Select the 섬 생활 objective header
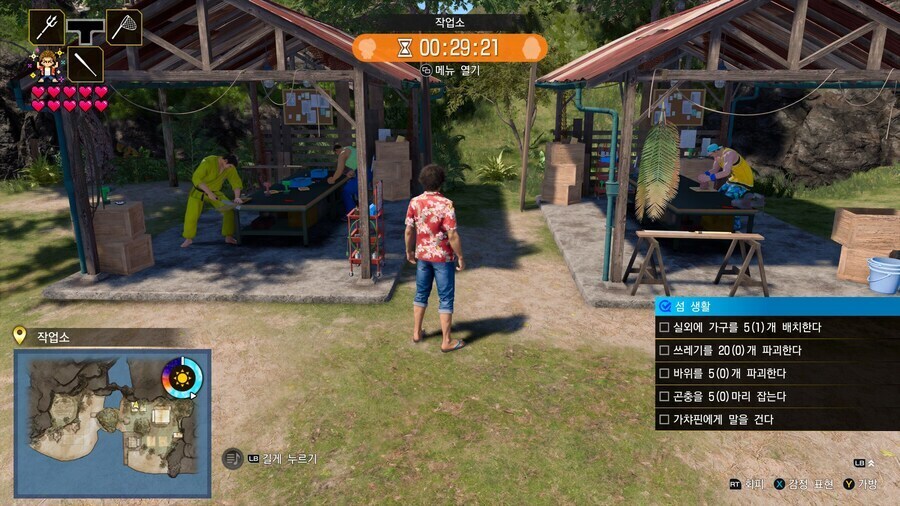 click(x=776, y=306)
